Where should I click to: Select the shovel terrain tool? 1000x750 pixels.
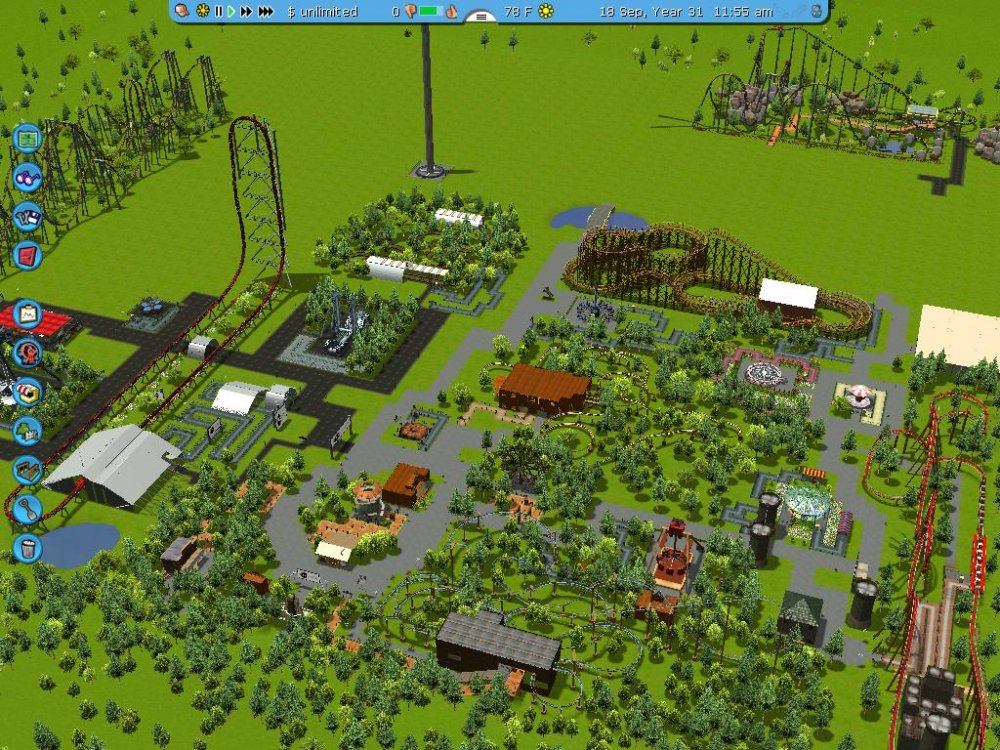click(27, 508)
